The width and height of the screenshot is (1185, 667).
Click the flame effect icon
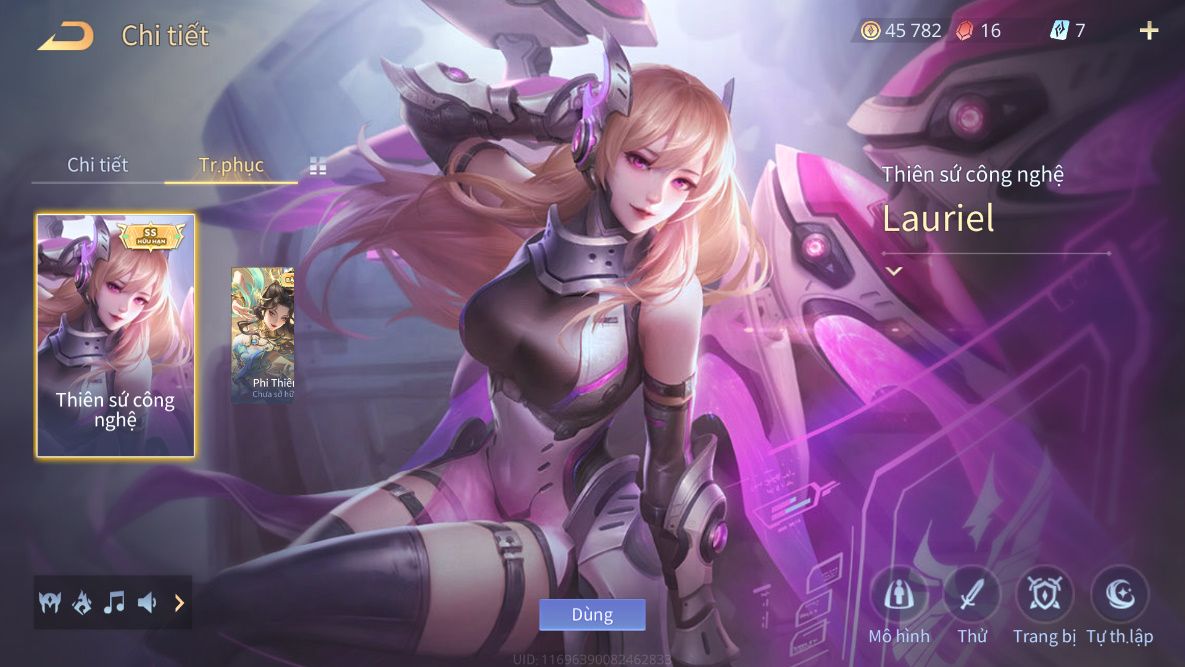tap(82, 602)
